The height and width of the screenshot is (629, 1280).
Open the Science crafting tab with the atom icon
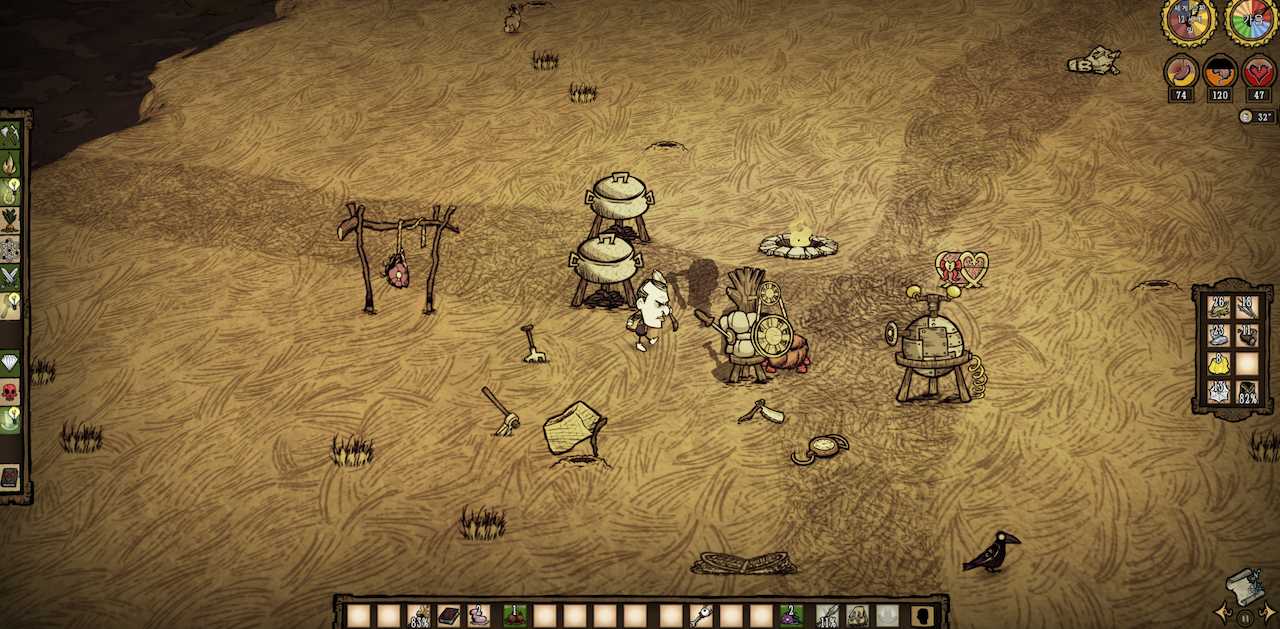click(x=10, y=248)
